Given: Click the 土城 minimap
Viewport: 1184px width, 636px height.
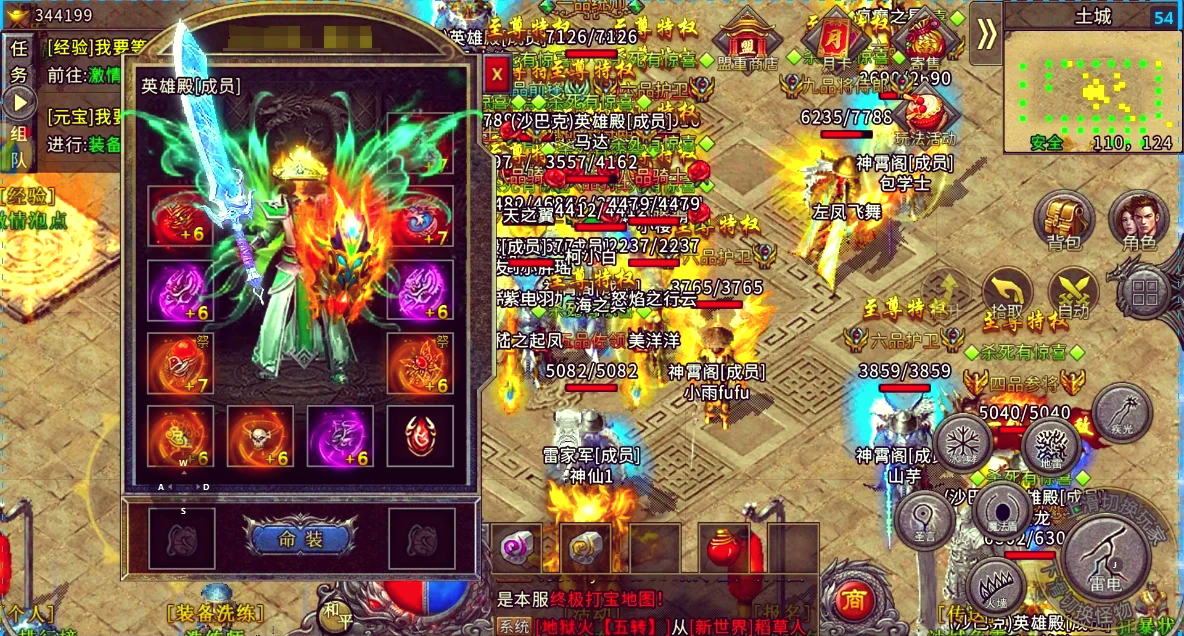Looking at the screenshot, I should click(x=1092, y=90).
